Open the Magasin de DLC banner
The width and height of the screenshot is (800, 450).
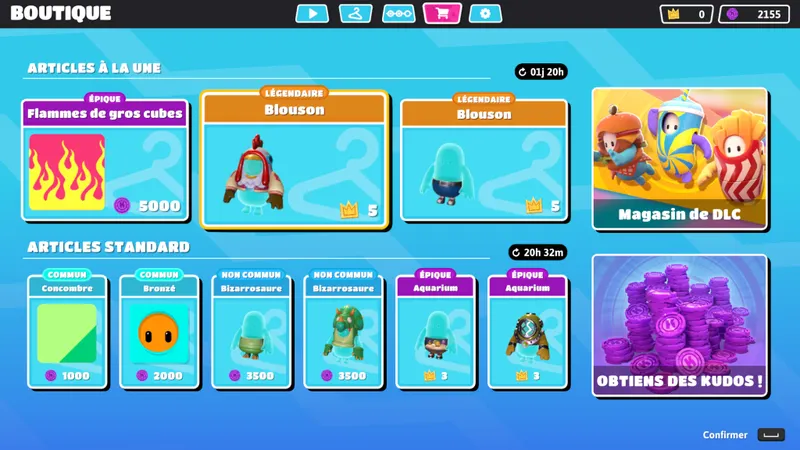coord(680,158)
